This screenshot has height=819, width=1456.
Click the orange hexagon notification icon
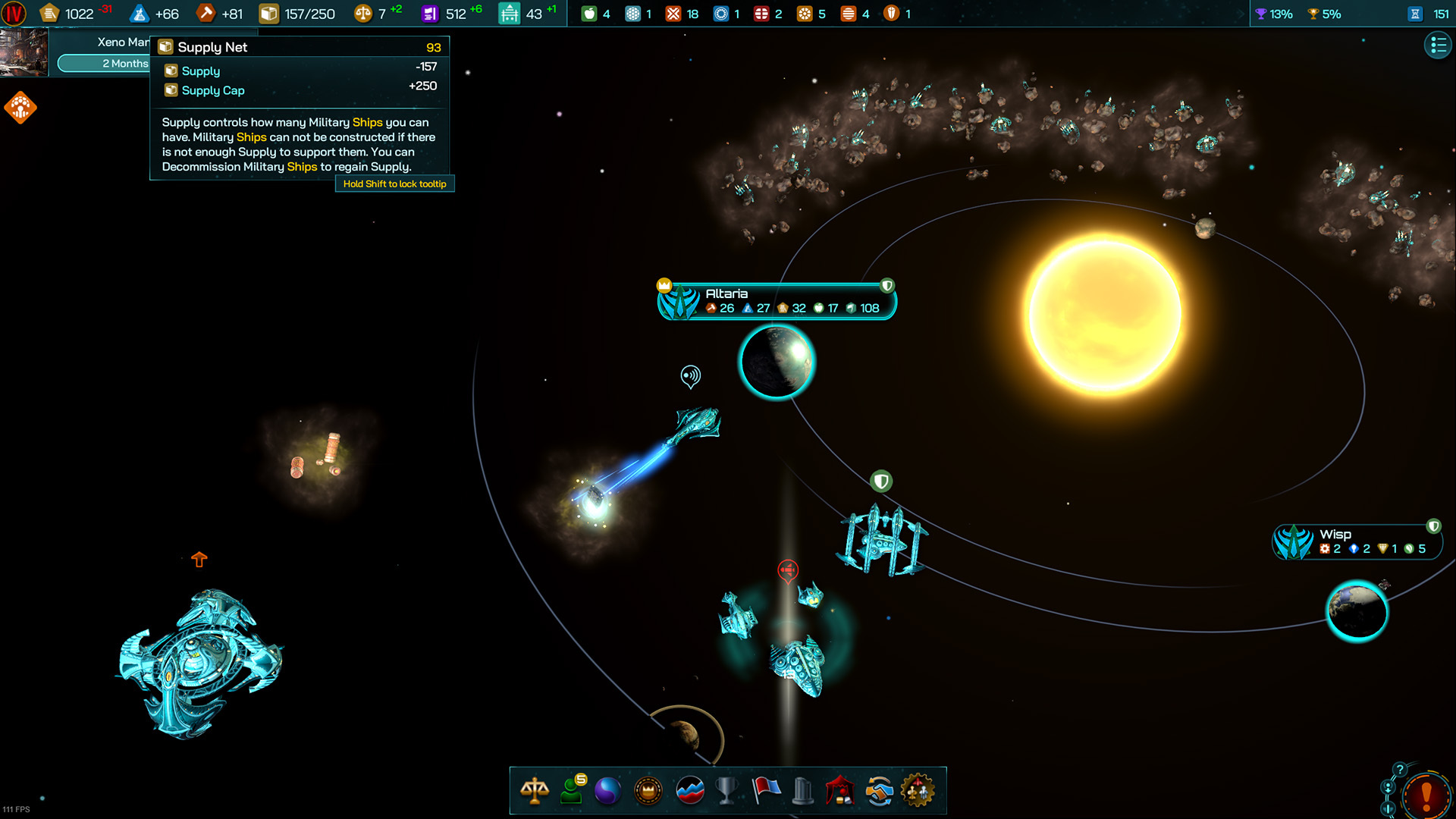[x=20, y=108]
